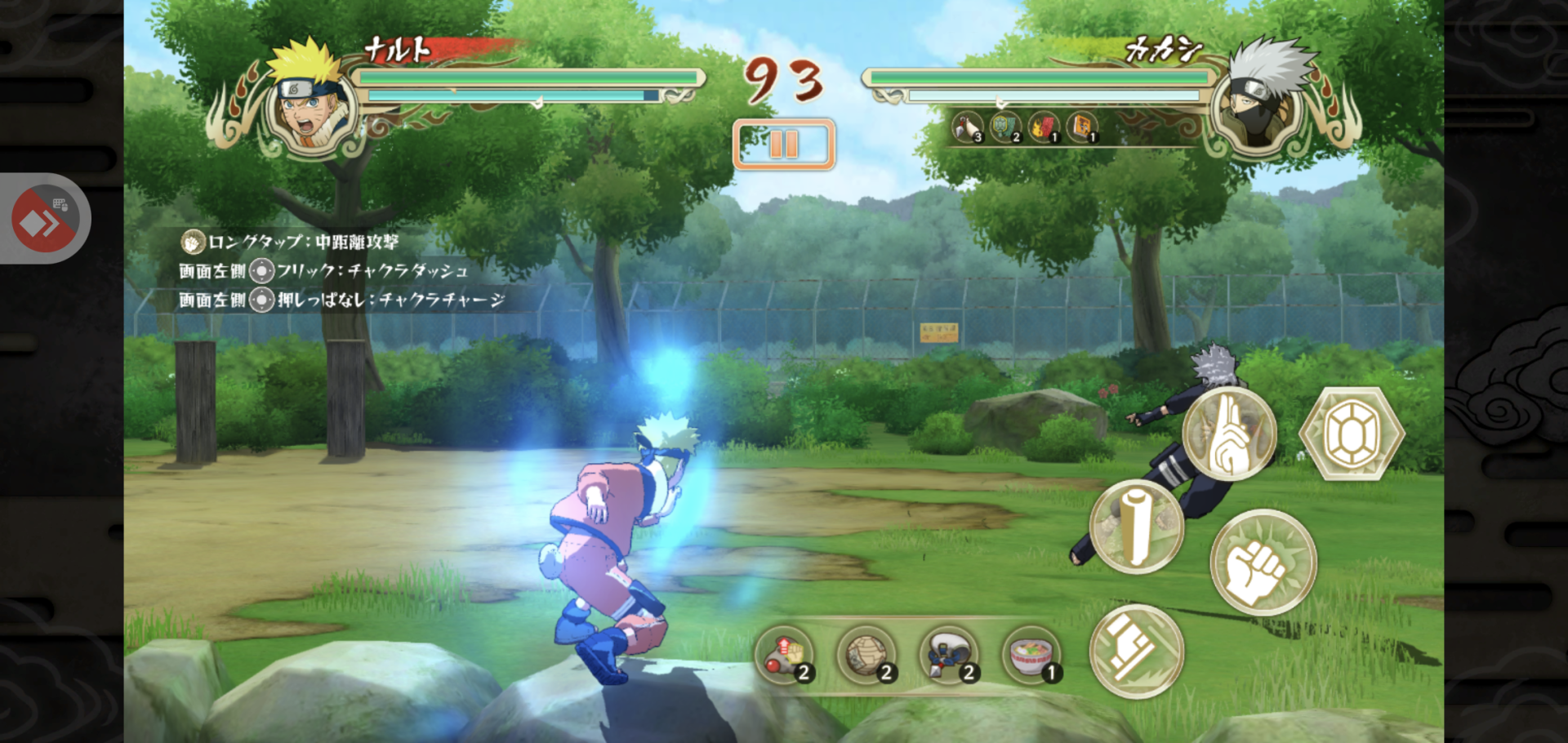The image size is (1568, 743).
Task: Tap the pointing hand action button
Action: (x=1136, y=651)
